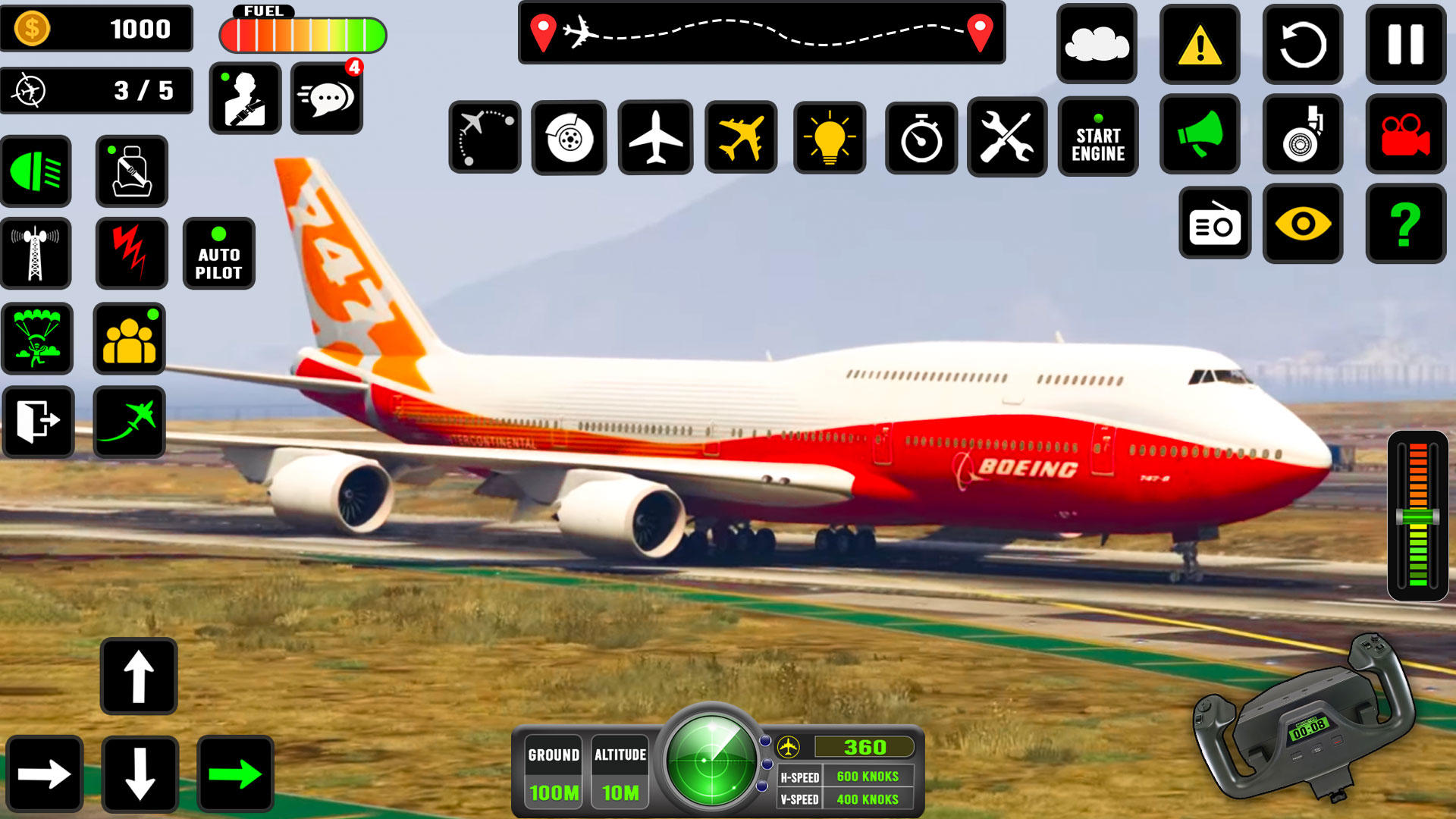Open the repair tools panel
Viewport: 1456px width, 819px height.
tap(1009, 137)
